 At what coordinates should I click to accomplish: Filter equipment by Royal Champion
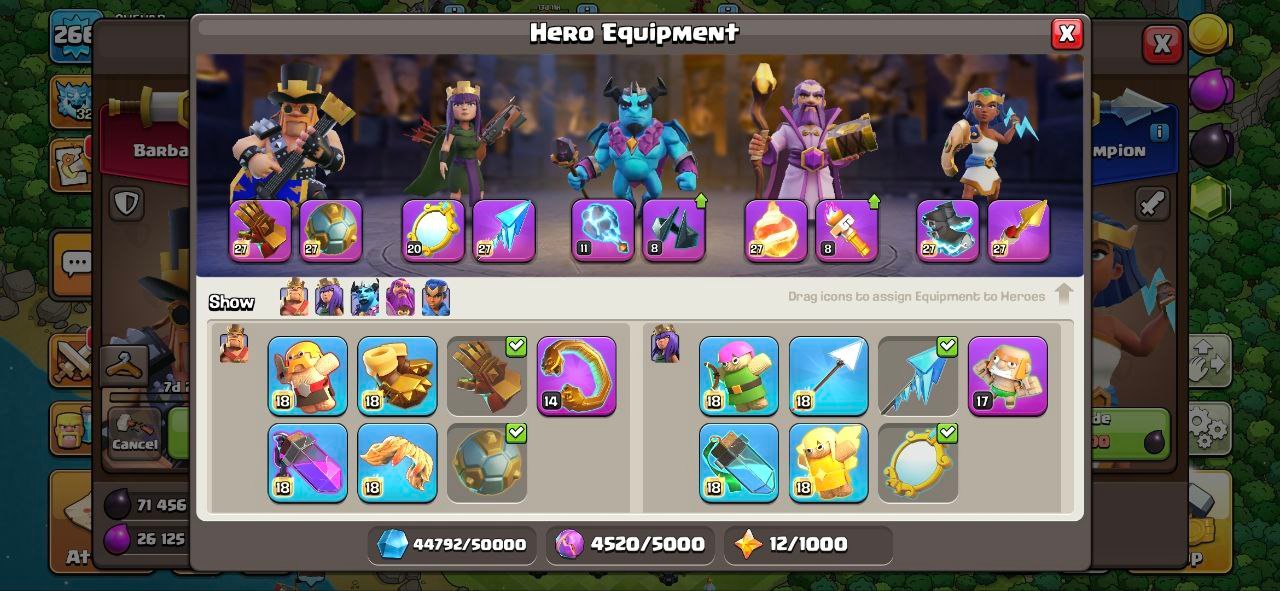(435, 298)
